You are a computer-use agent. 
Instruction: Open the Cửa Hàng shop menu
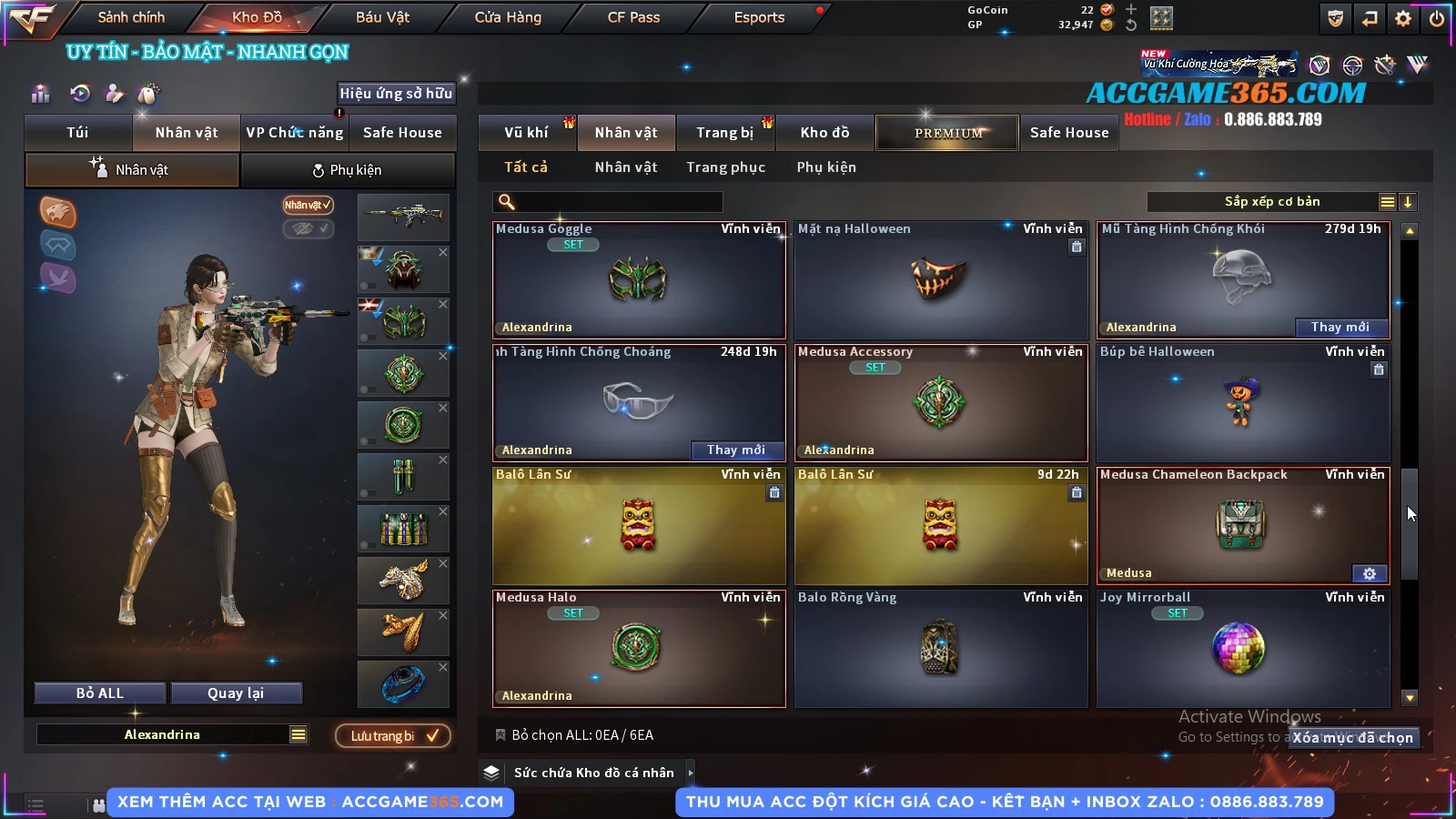coord(508,17)
